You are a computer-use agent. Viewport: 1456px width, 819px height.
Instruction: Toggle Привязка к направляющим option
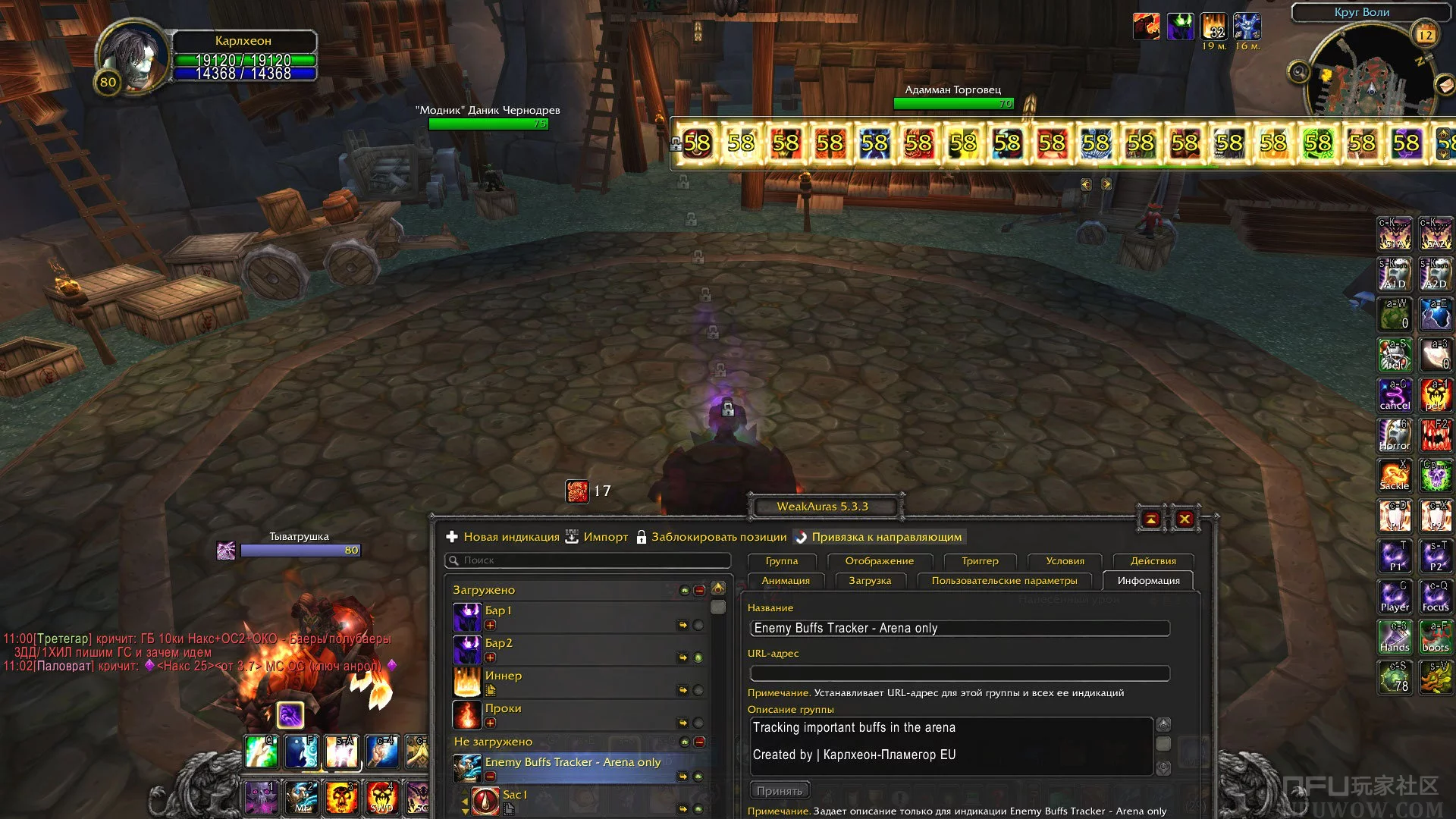tap(878, 537)
